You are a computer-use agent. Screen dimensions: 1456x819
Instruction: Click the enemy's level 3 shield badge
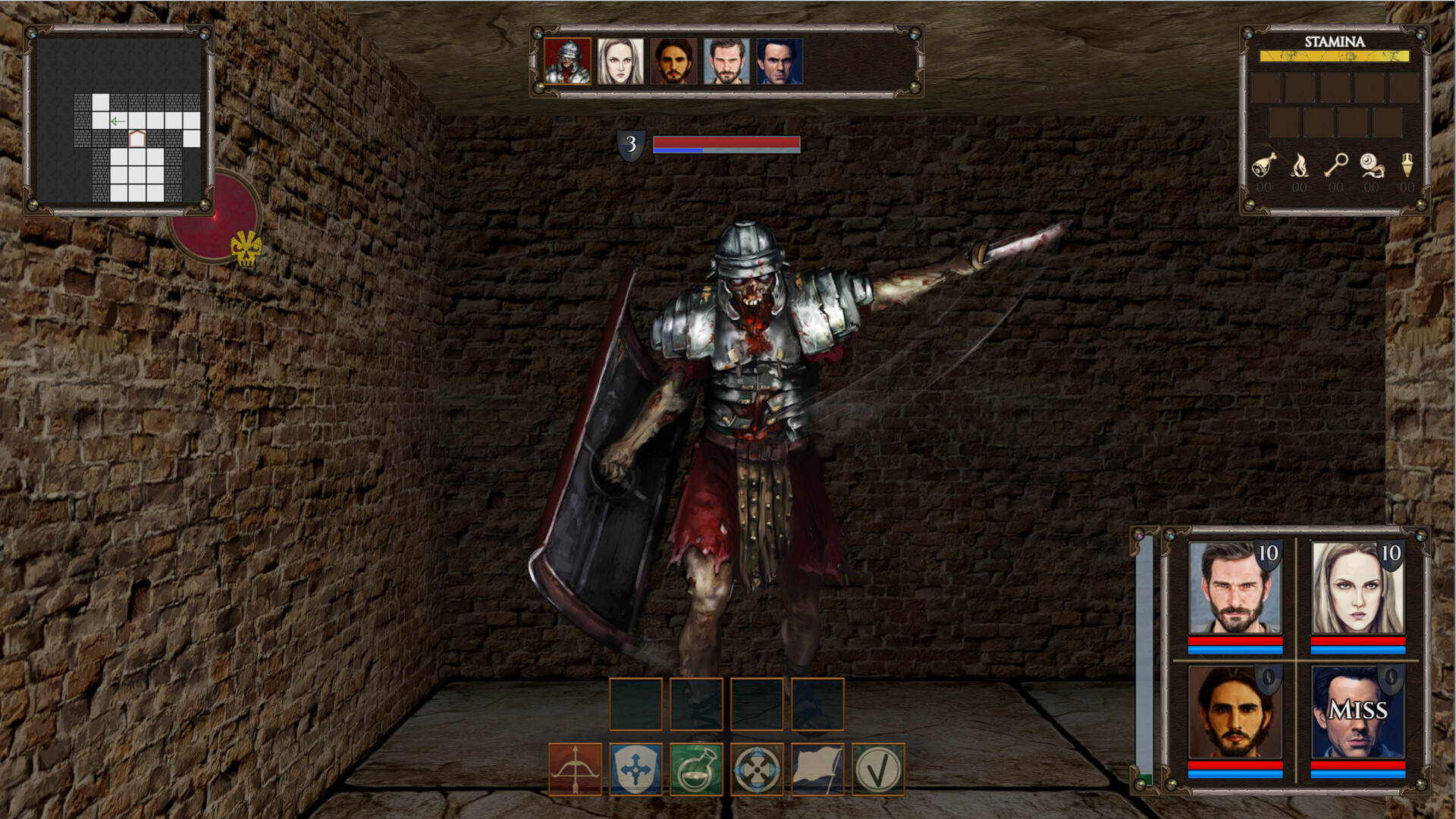(632, 146)
